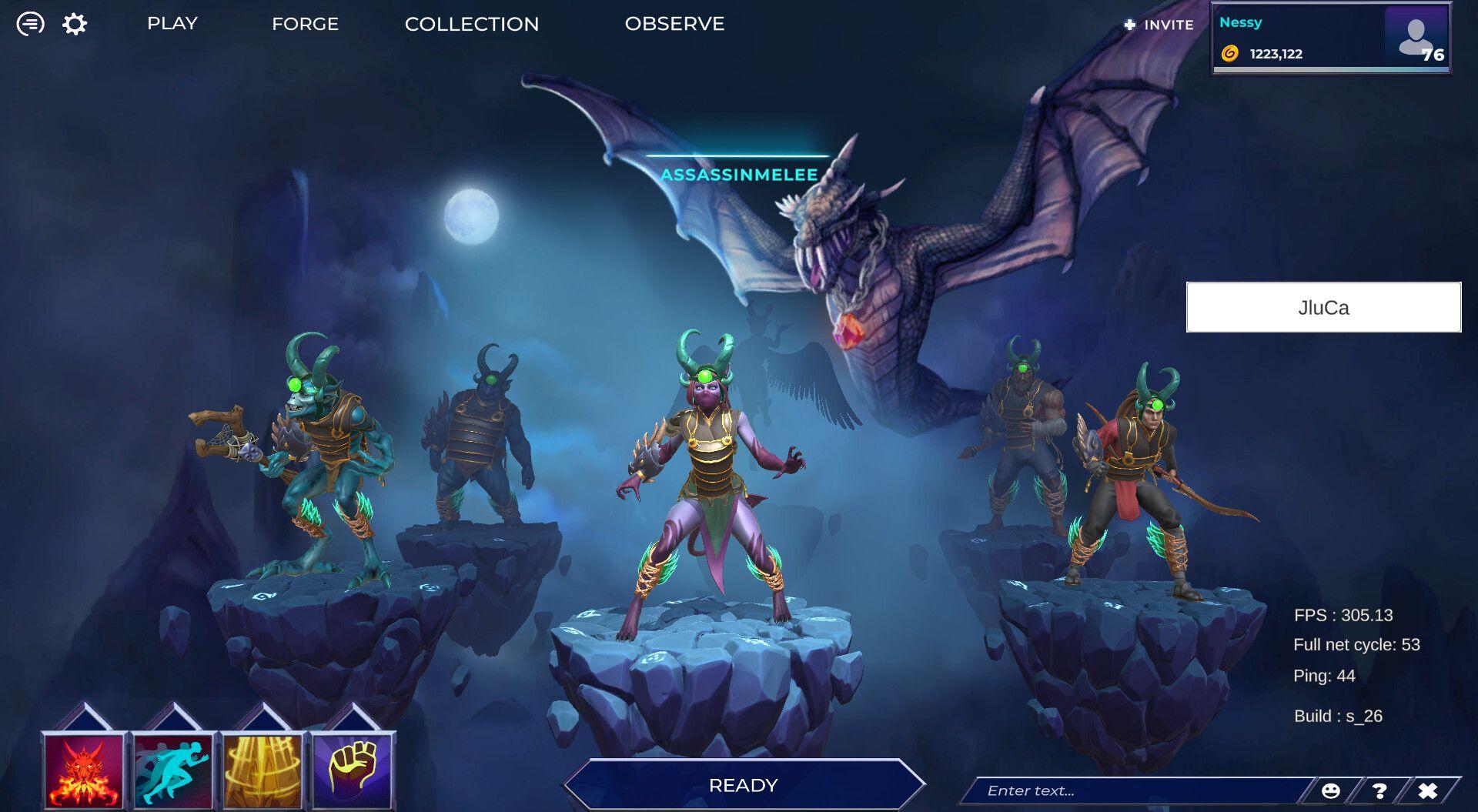Click the X toggle in the chat bar
1478x812 pixels.
1428,790
